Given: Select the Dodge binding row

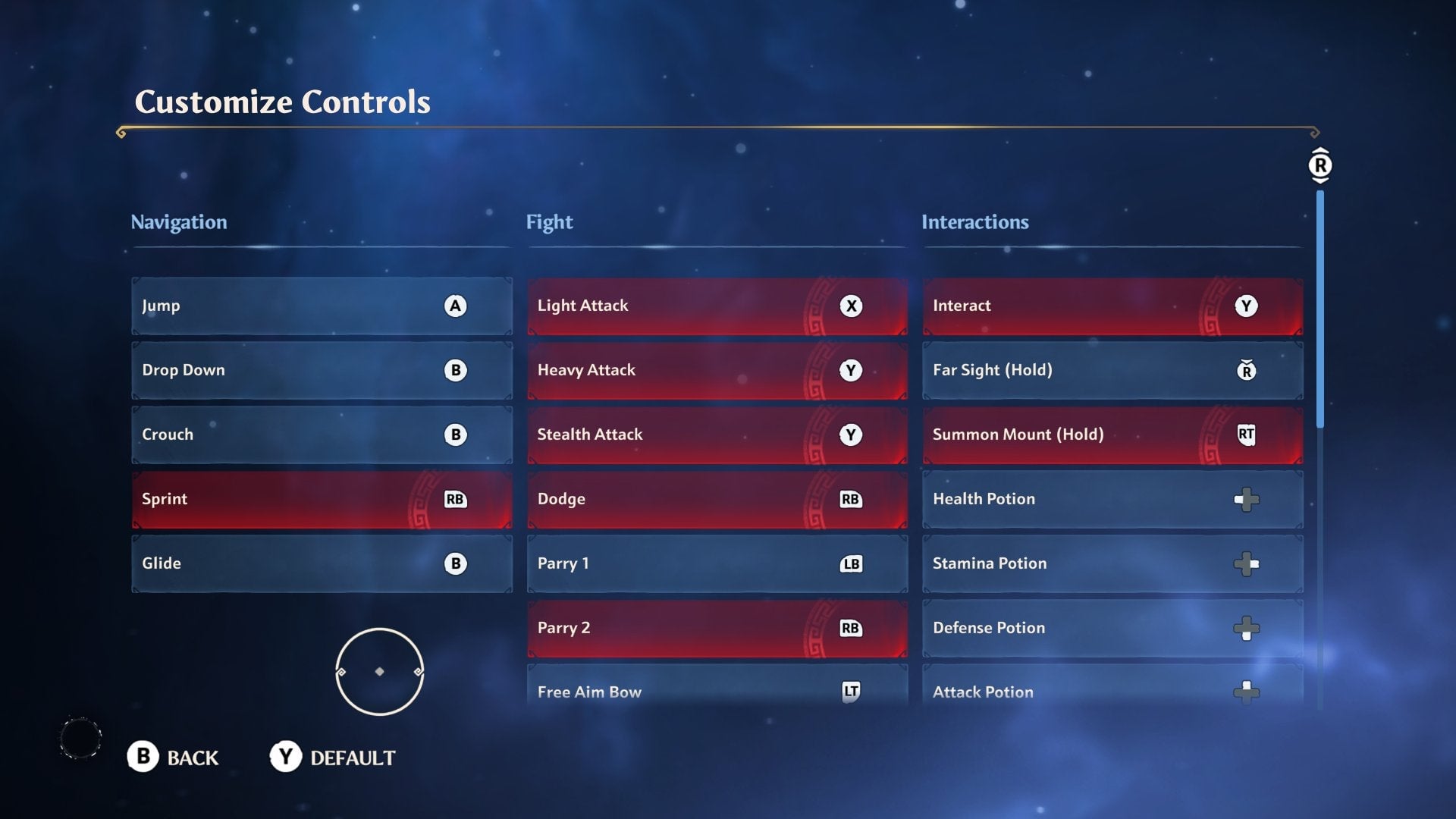Looking at the screenshot, I should point(717,499).
